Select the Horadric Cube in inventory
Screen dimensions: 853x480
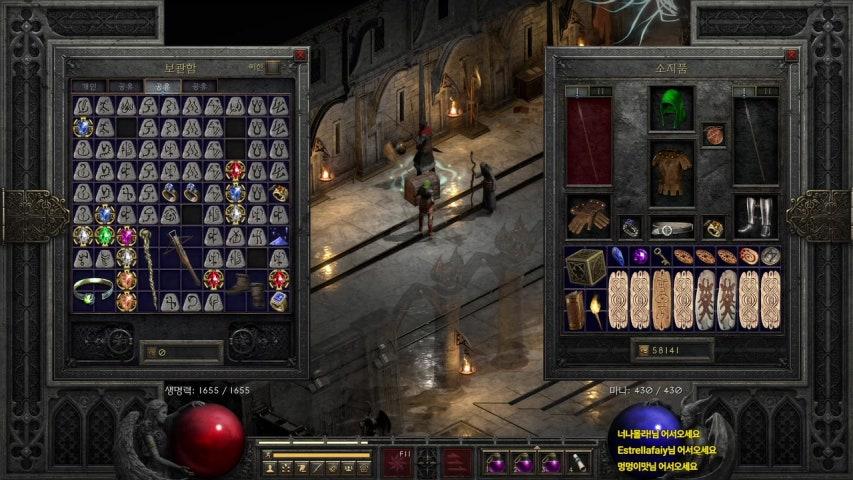pos(585,266)
